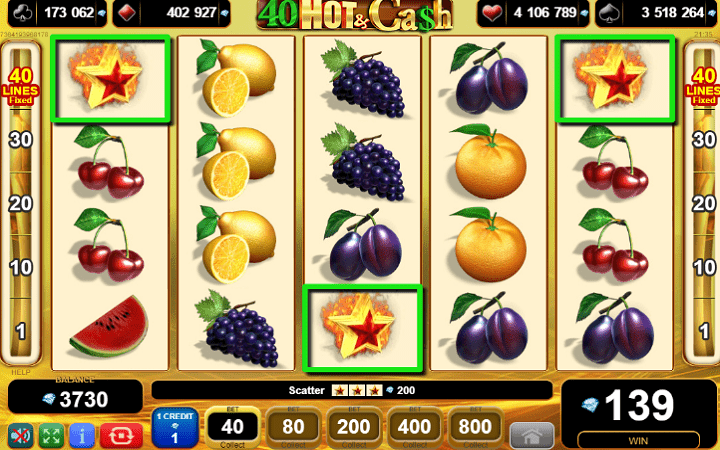Select the 80 bet button
The image size is (720, 450).
tap(292, 429)
